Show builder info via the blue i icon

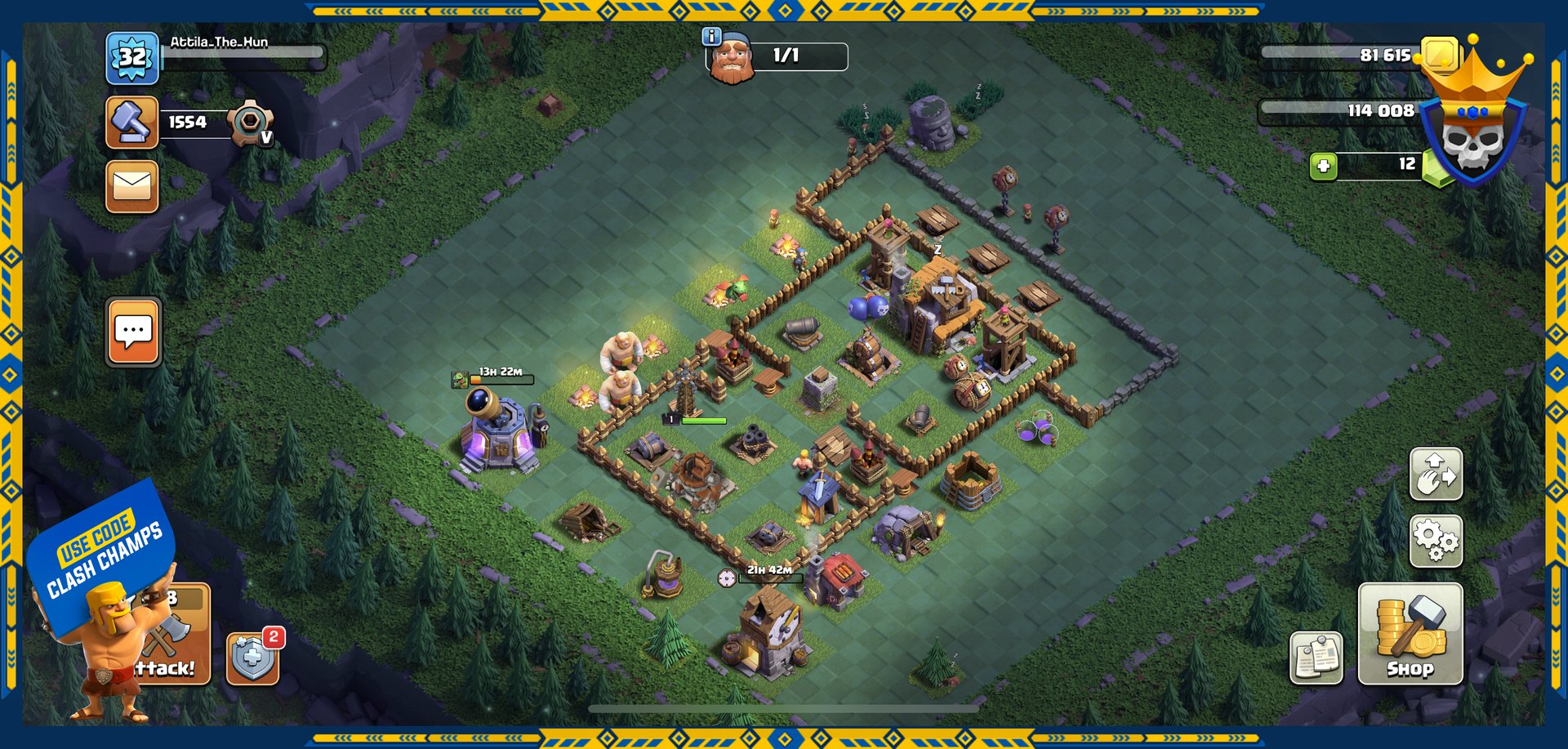point(711,37)
